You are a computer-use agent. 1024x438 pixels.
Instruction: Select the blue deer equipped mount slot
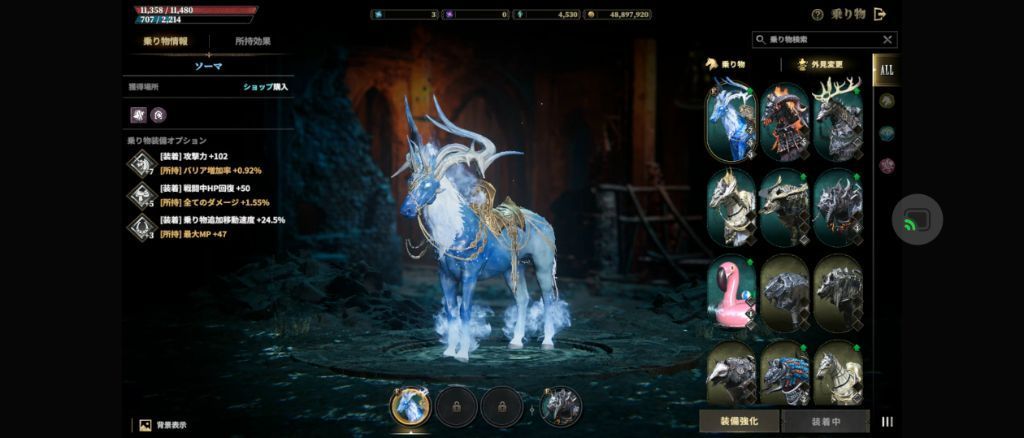coord(409,406)
